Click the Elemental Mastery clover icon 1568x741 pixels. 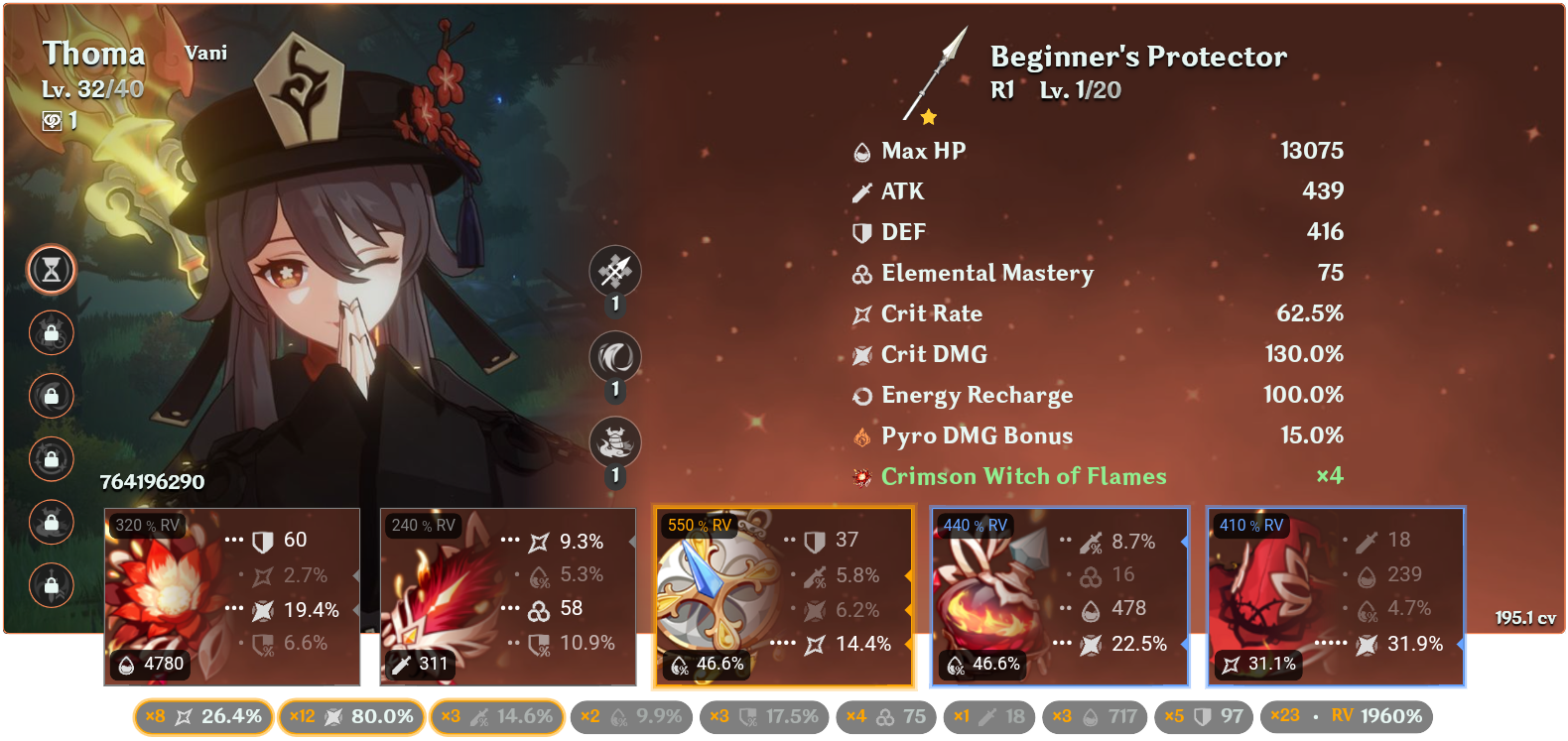pos(859,273)
